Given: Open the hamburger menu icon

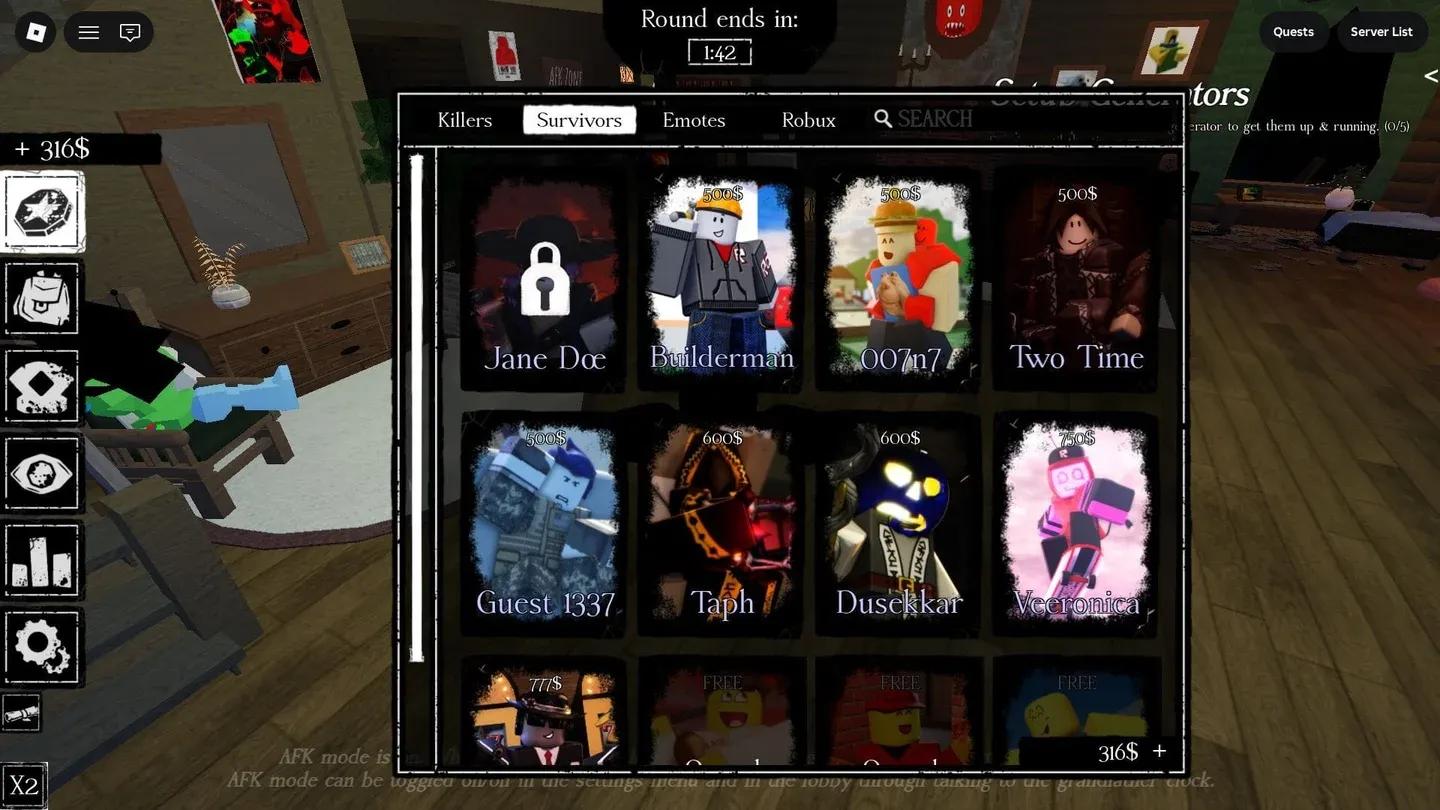Looking at the screenshot, I should click(88, 31).
